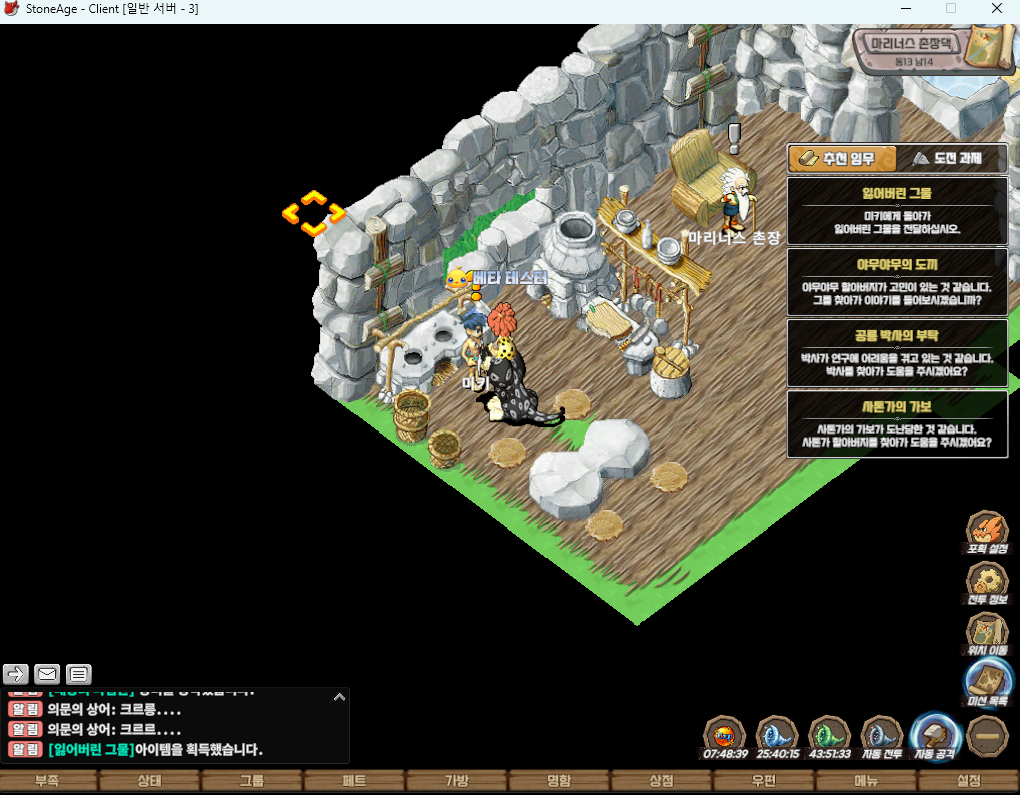This screenshot has width=1020, height=795.
Task: Open the 페트 pet menu
Action: click(x=354, y=781)
